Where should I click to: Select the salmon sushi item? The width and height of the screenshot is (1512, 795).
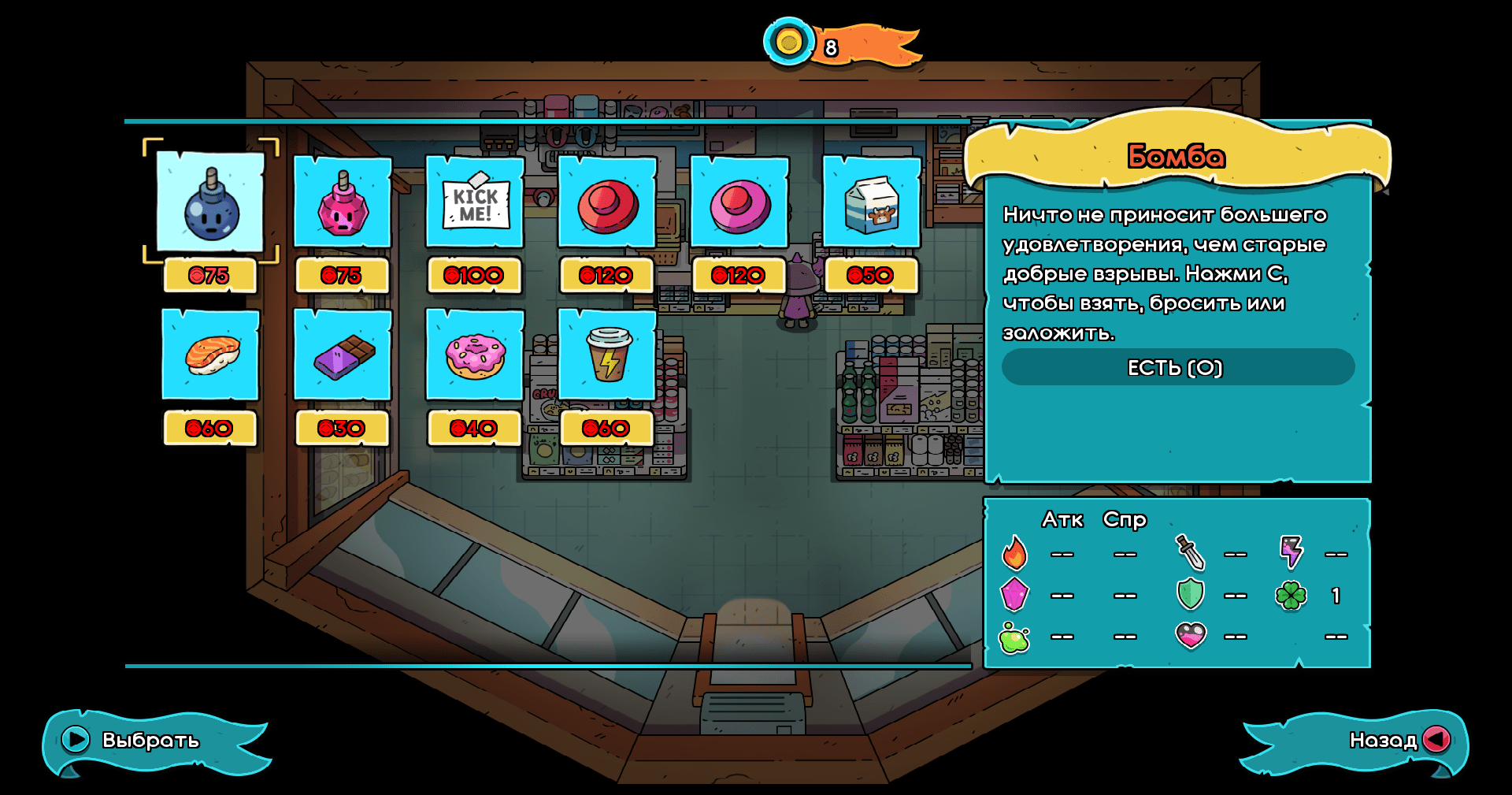(x=210, y=355)
